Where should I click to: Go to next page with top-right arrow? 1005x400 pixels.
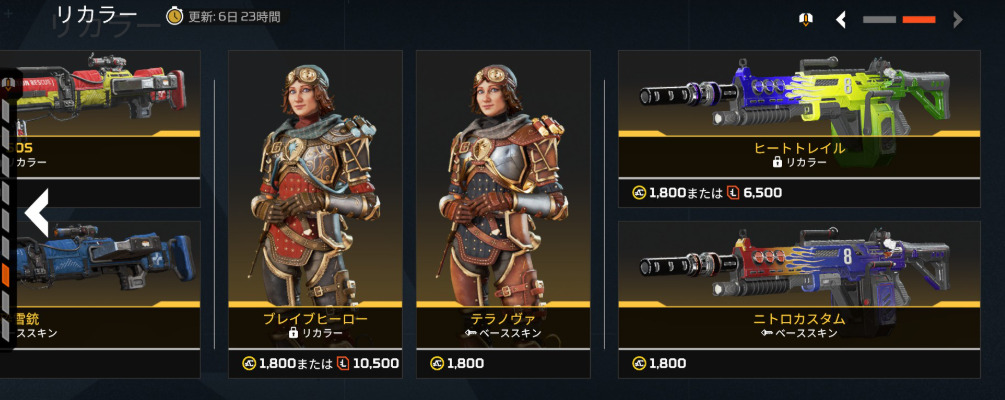coord(958,19)
